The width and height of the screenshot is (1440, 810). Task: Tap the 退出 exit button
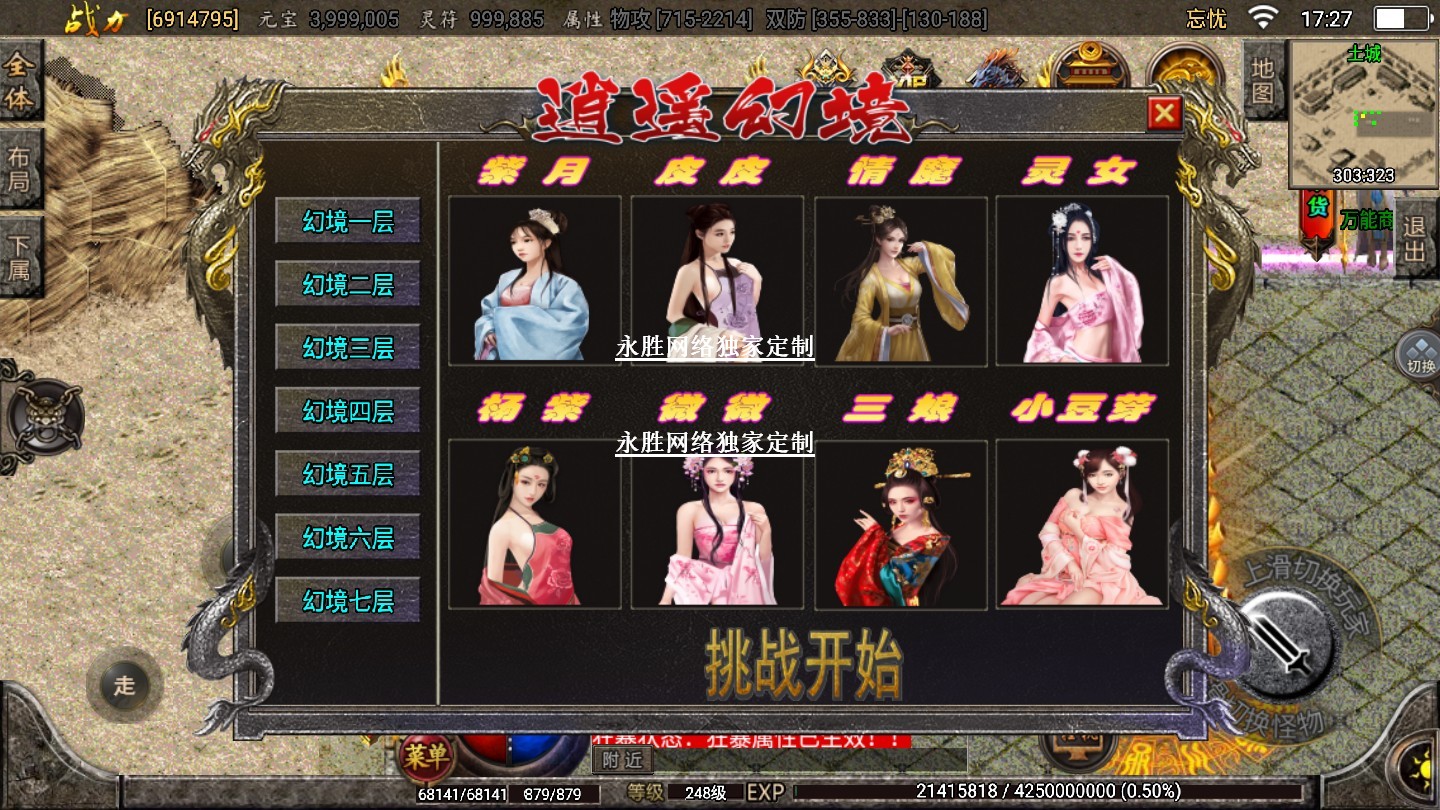point(1414,238)
